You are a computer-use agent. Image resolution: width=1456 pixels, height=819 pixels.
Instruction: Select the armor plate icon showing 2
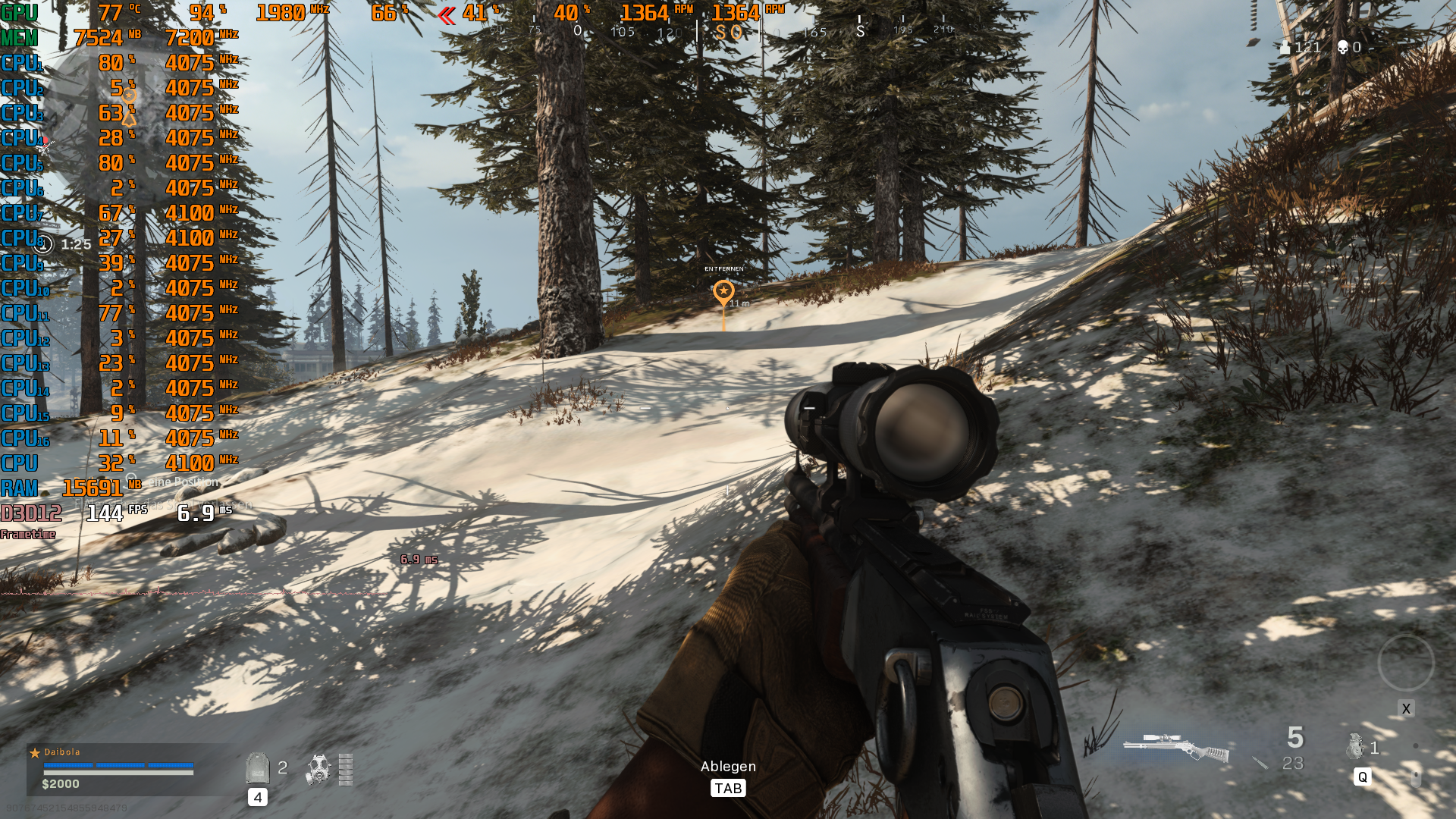pos(258,767)
